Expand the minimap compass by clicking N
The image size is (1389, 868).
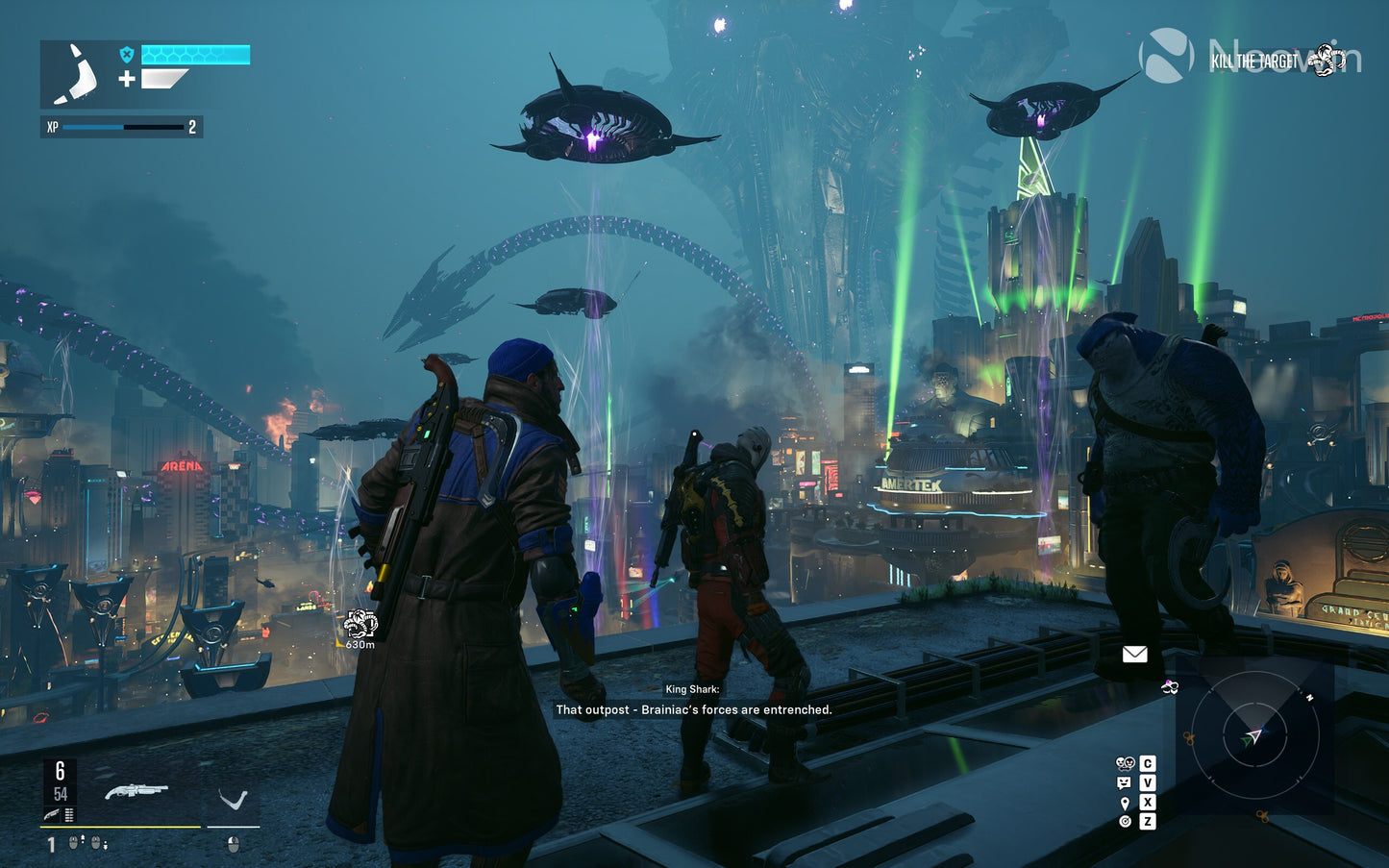pyautogui.click(x=1309, y=696)
